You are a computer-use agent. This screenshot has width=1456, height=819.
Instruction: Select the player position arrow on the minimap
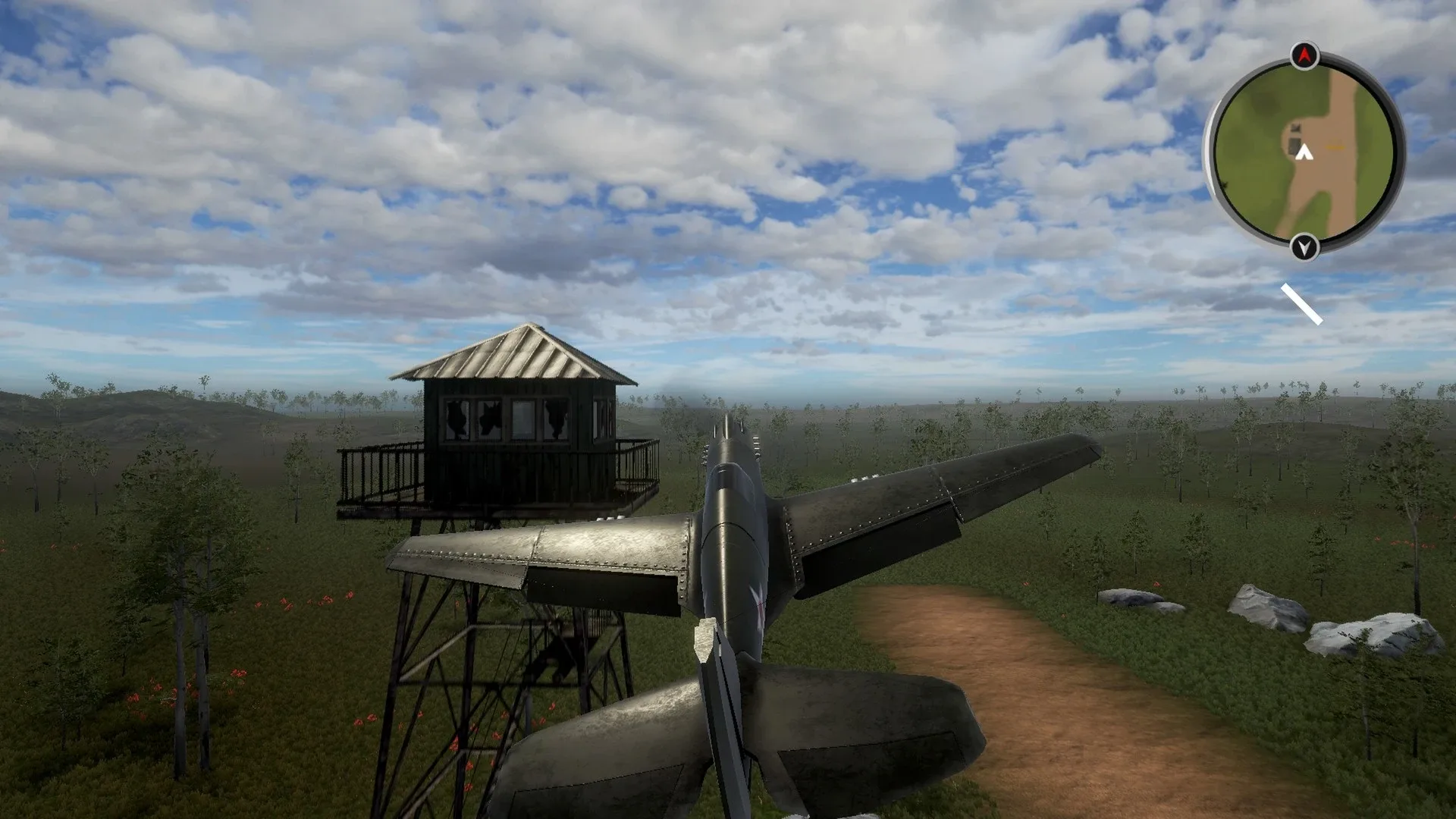coord(1304,152)
